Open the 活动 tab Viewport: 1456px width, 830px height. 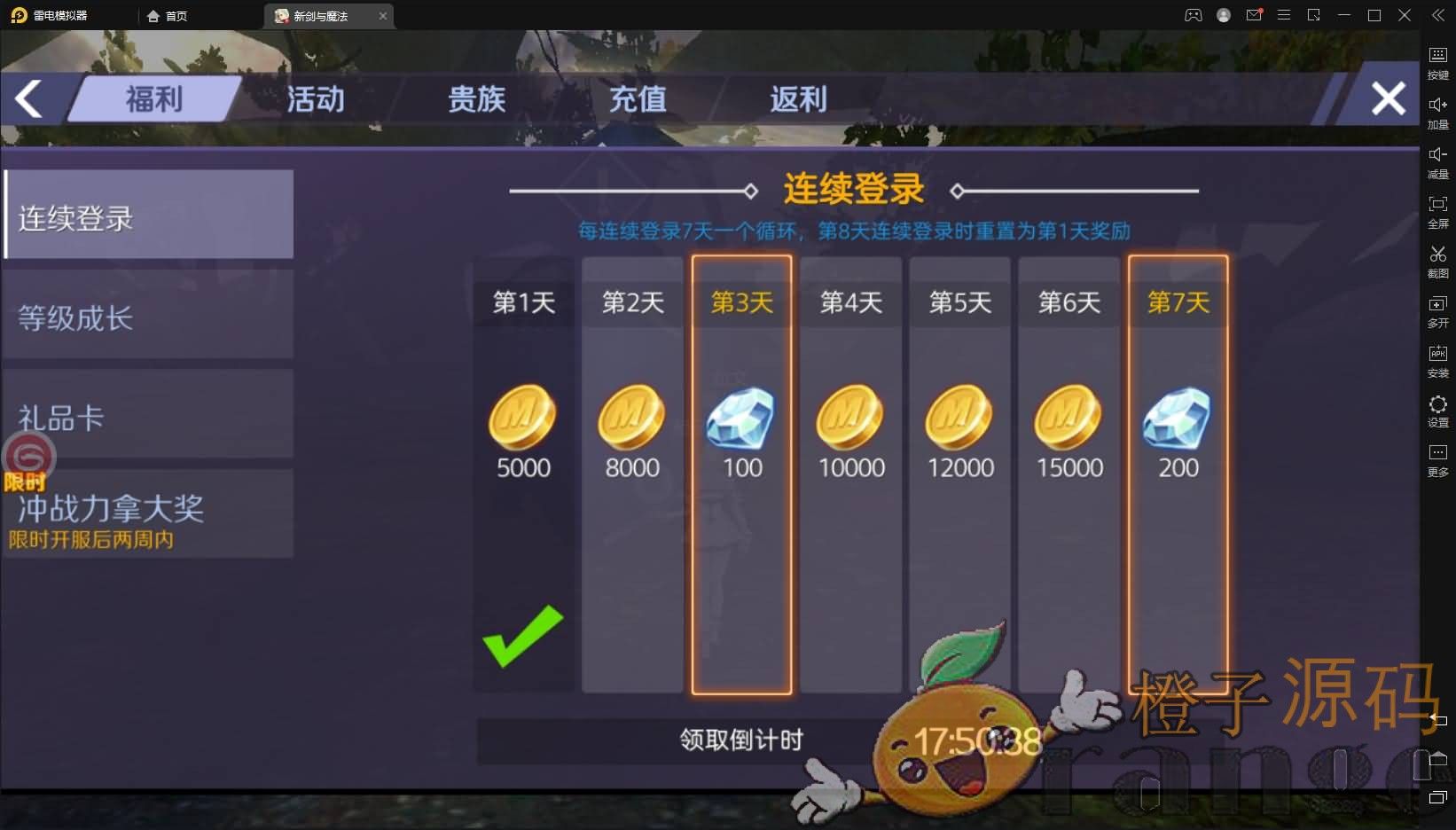[315, 100]
